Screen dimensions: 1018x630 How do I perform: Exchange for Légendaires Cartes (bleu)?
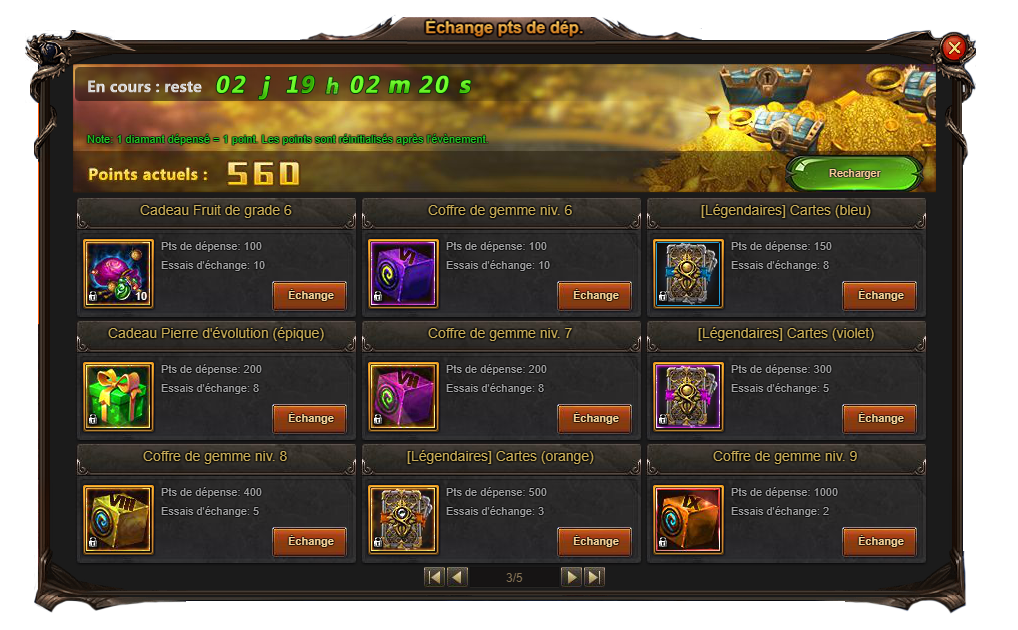(x=880, y=295)
